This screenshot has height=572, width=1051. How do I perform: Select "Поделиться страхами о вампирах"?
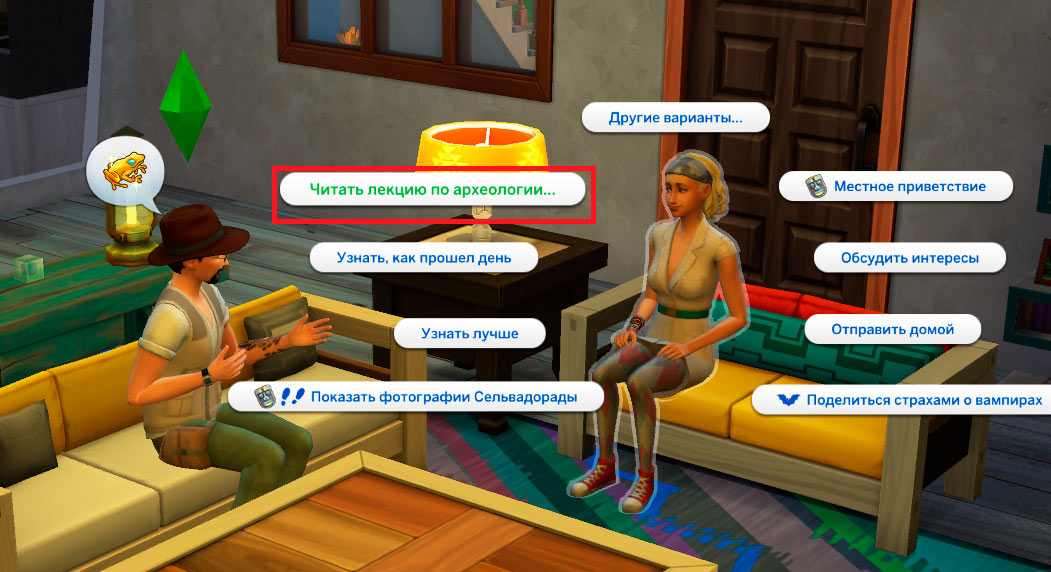click(910, 400)
